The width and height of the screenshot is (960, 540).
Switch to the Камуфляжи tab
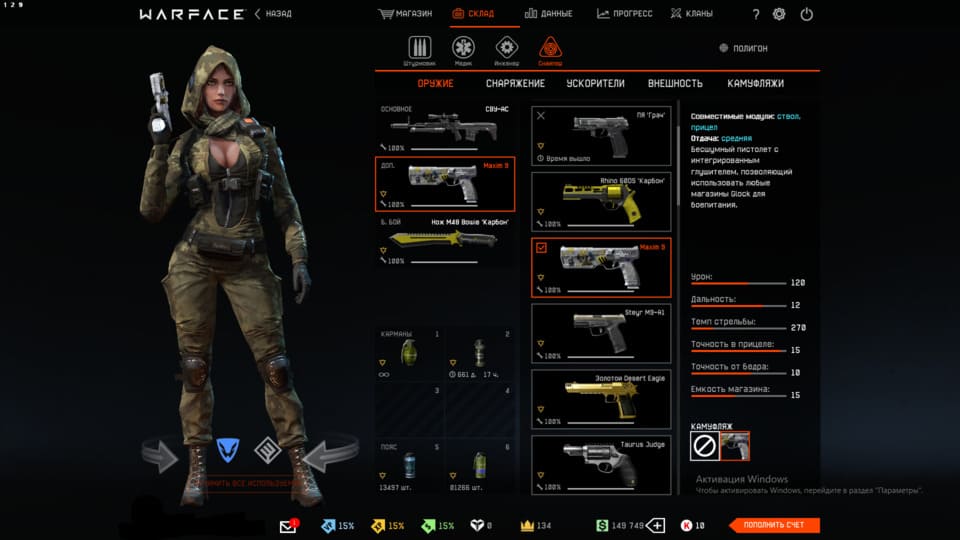[755, 84]
